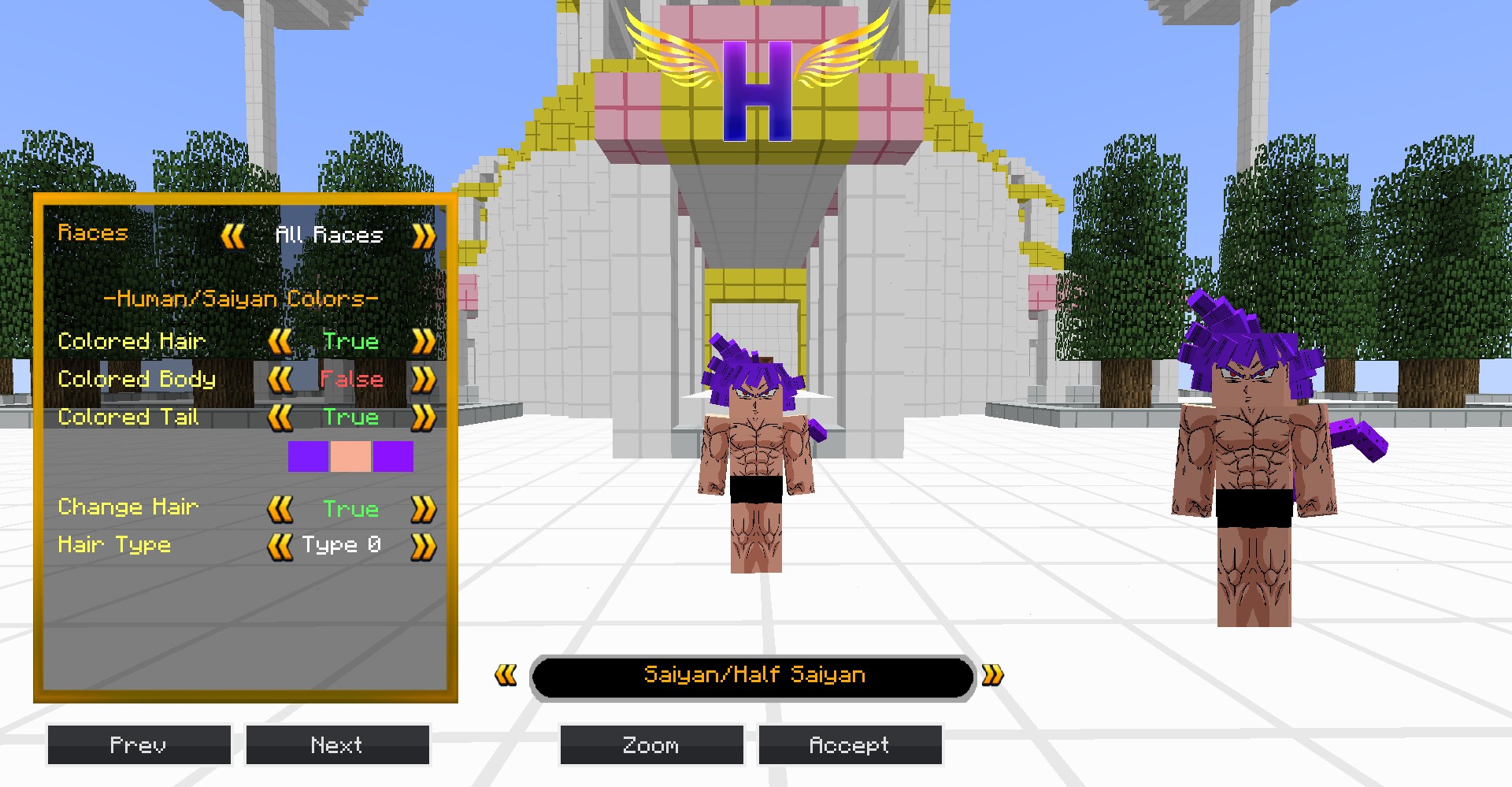Change Colored Tail with its right arrow

(423, 418)
